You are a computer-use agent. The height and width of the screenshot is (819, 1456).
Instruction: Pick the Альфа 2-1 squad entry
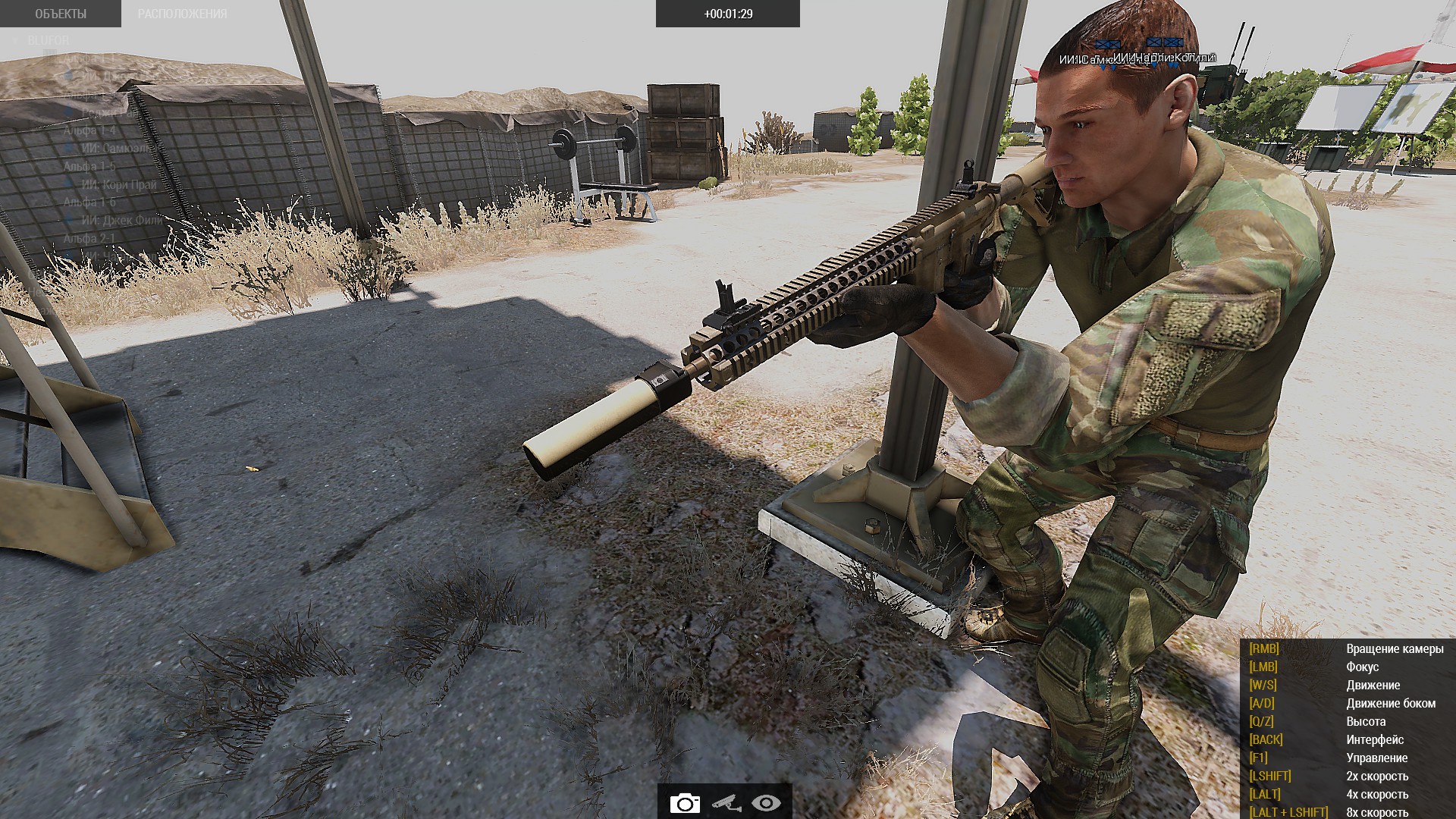pyautogui.click(x=89, y=239)
